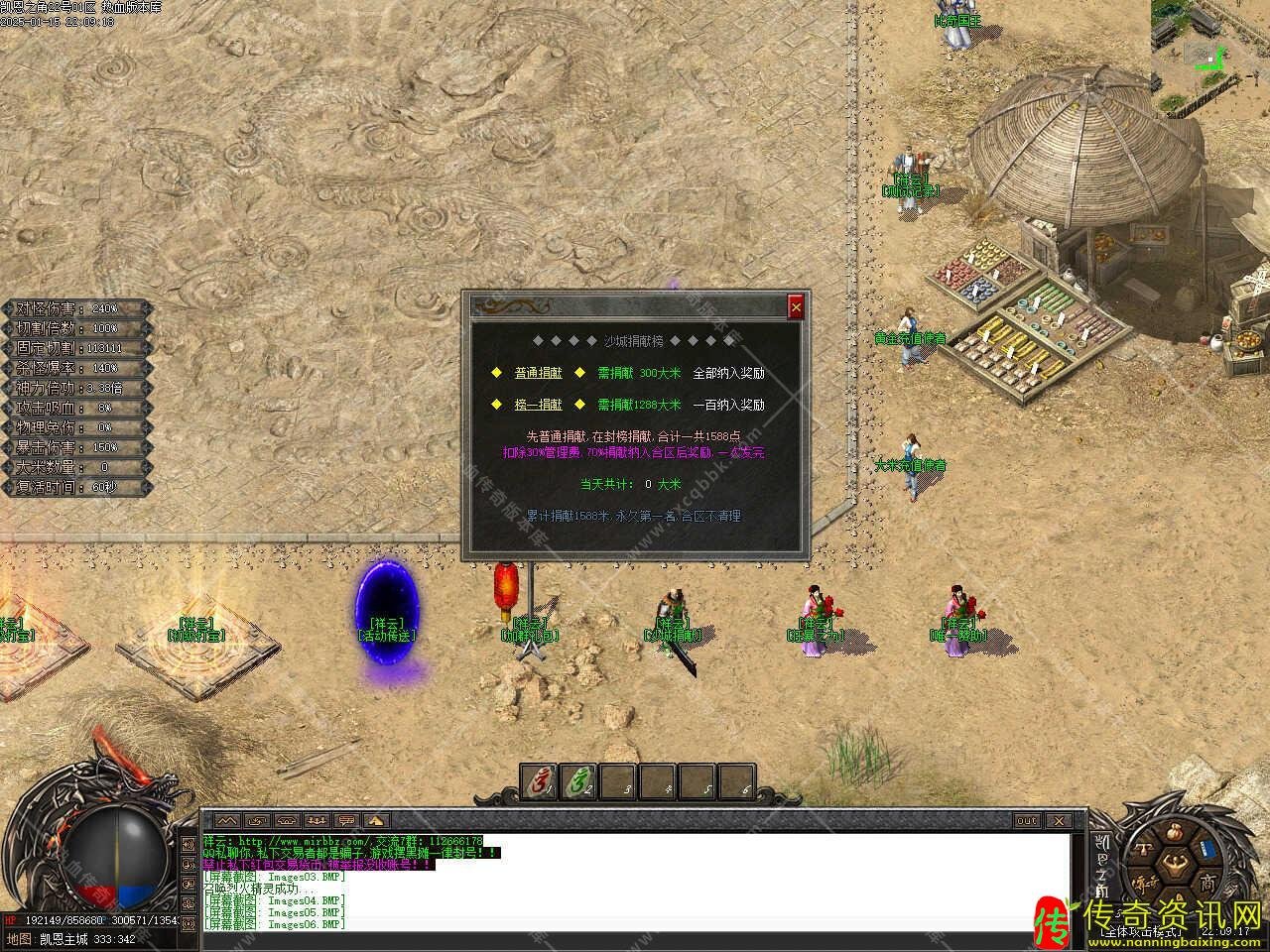This screenshot has width=1270, height=952.
Task: Click inside the chat message log
Action: pyautogui.click(x=635, y=881)
